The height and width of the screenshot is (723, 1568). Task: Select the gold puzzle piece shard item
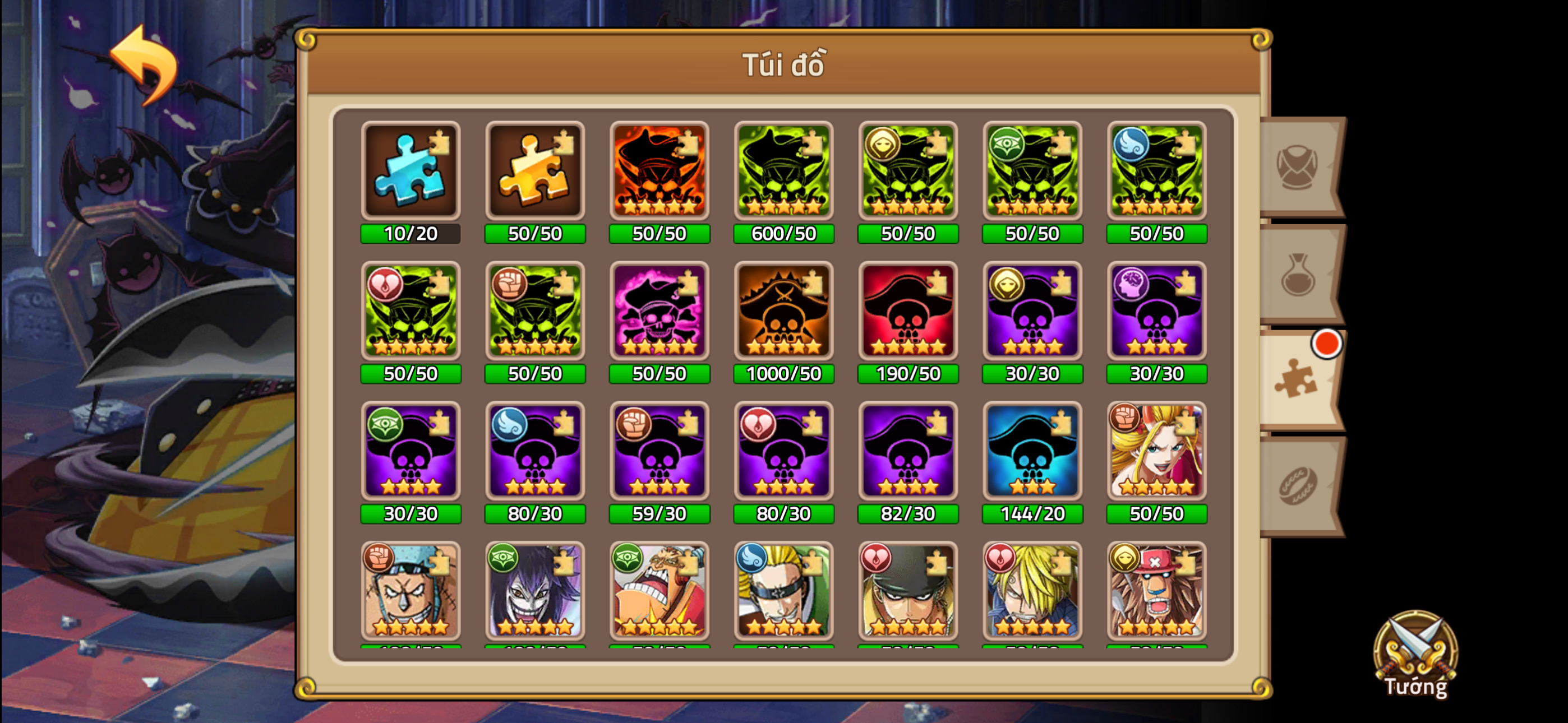pos(534,173)
